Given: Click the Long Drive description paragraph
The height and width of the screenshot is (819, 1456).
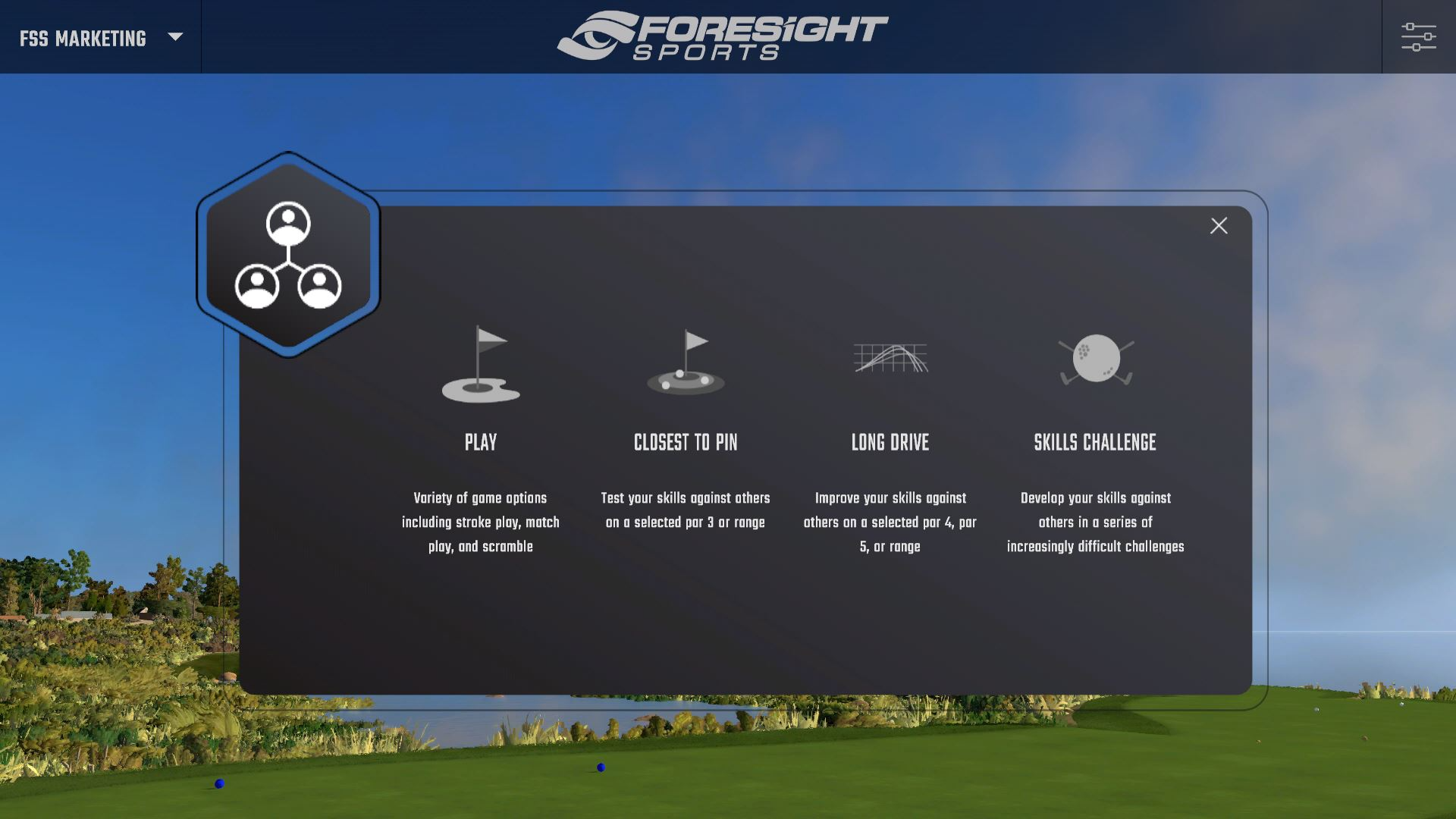Looking at the screenshot, I should pyautogui.click(x=890, y=521).
